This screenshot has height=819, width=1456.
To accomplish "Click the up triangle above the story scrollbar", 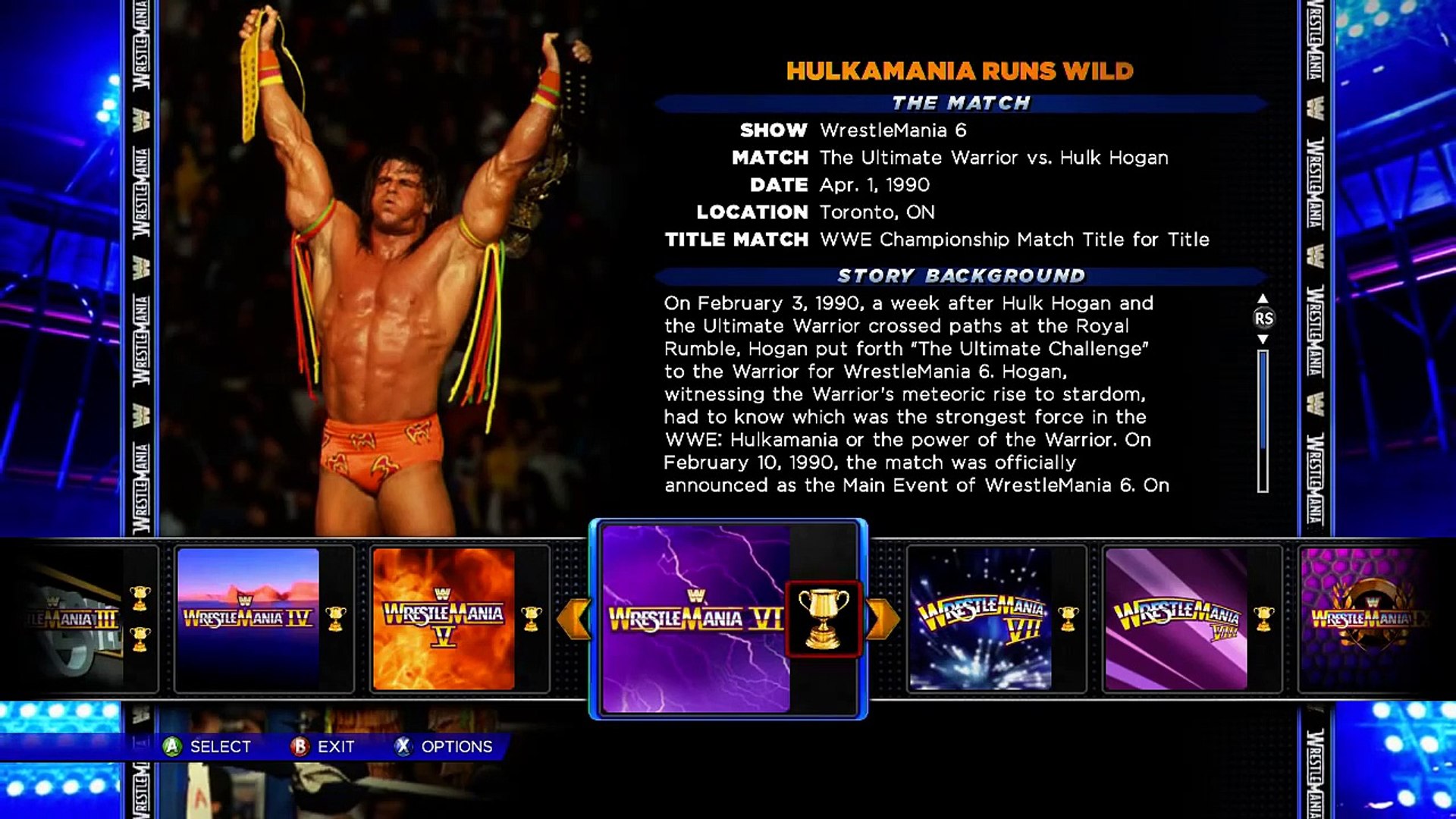I will coord(1263,299).
